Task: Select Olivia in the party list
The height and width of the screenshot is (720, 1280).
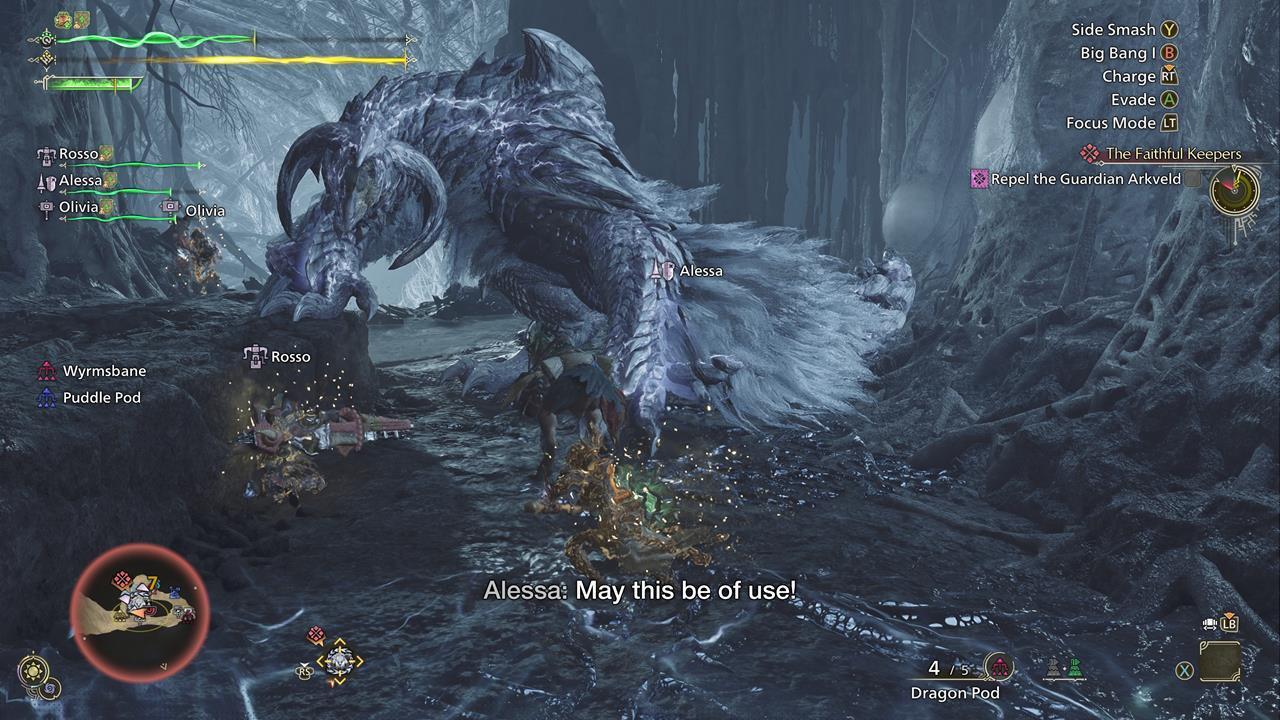Action: tap(78, 207)
